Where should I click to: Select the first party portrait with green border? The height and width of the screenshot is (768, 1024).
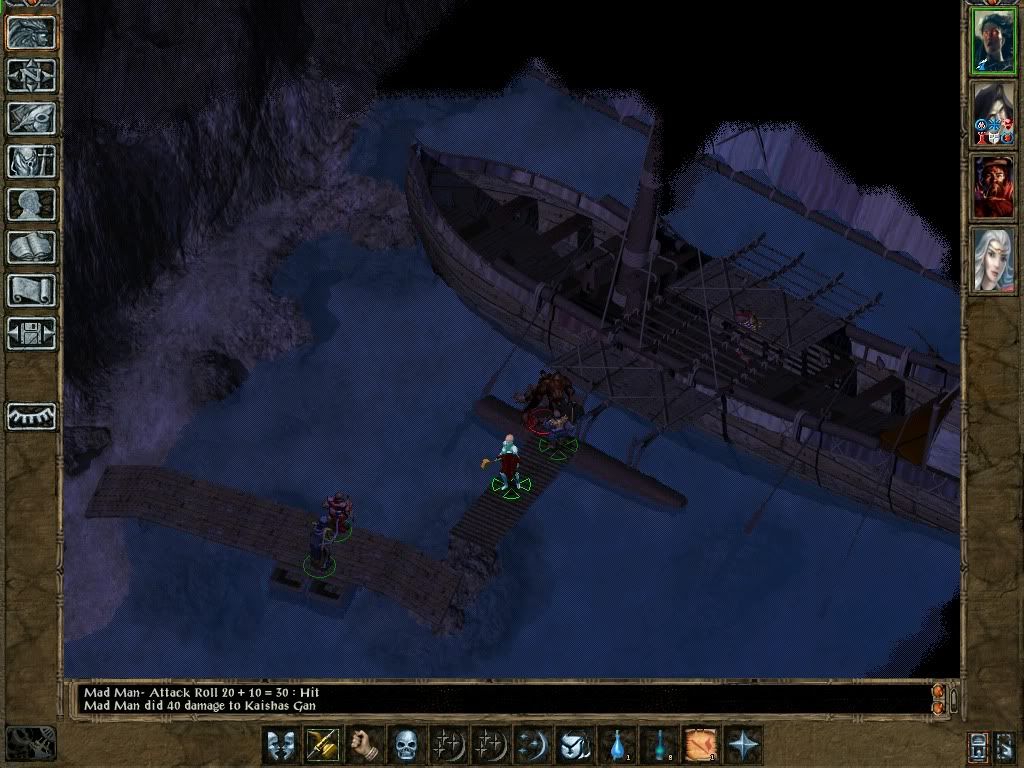994,42
